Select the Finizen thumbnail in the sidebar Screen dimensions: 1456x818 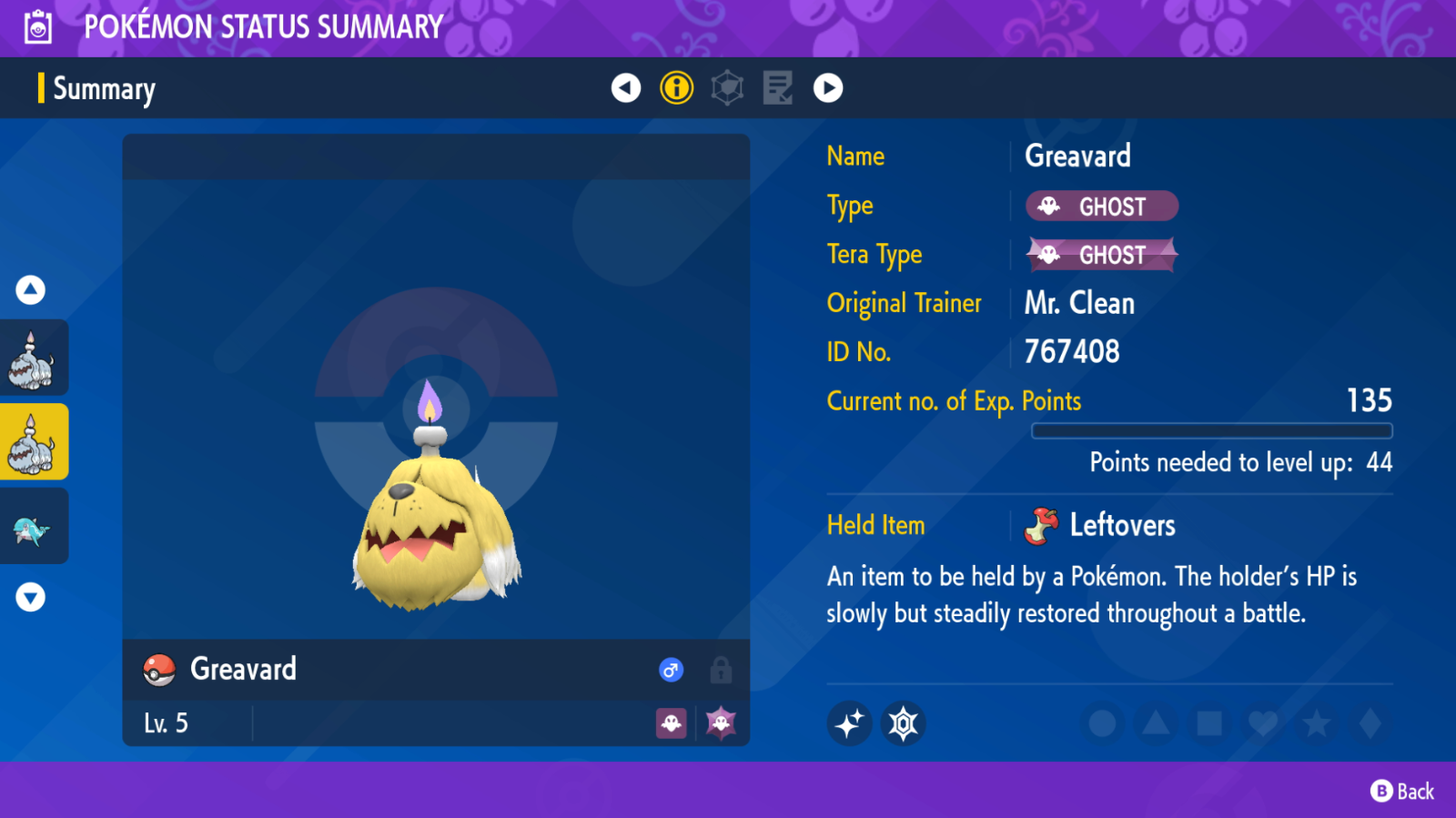click(x=35, y=525)
